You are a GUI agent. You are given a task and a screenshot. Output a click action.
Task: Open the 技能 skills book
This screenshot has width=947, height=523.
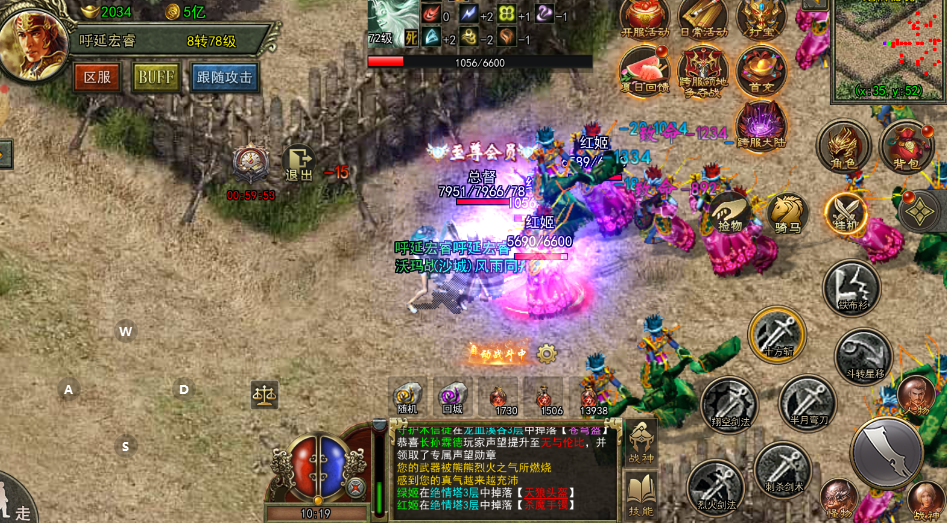(x=640, y=494)
